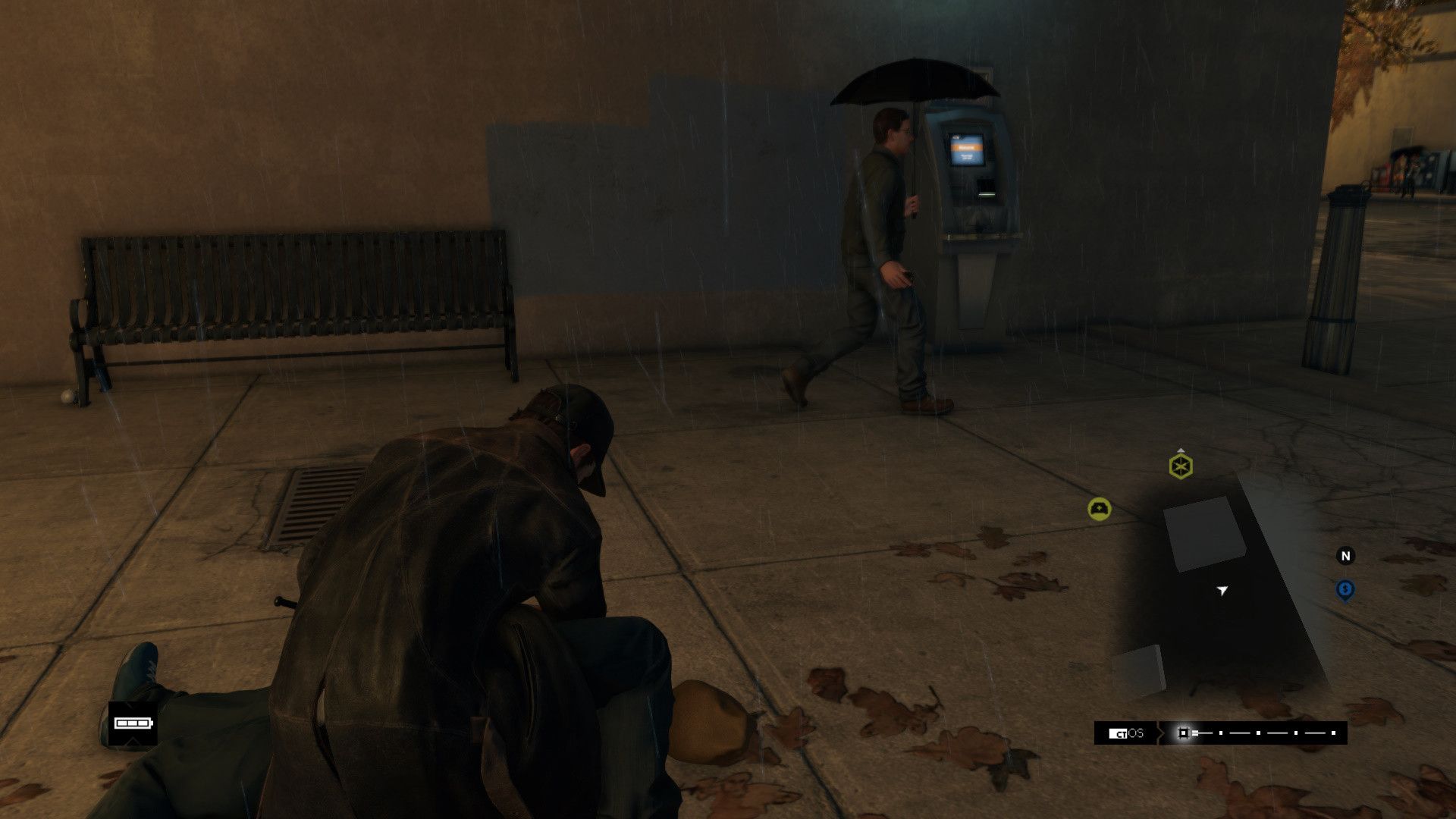Click the cTOS logo in the bottom bar
Viewport: 1456px width, 819px height.
tap(1124, 733)
